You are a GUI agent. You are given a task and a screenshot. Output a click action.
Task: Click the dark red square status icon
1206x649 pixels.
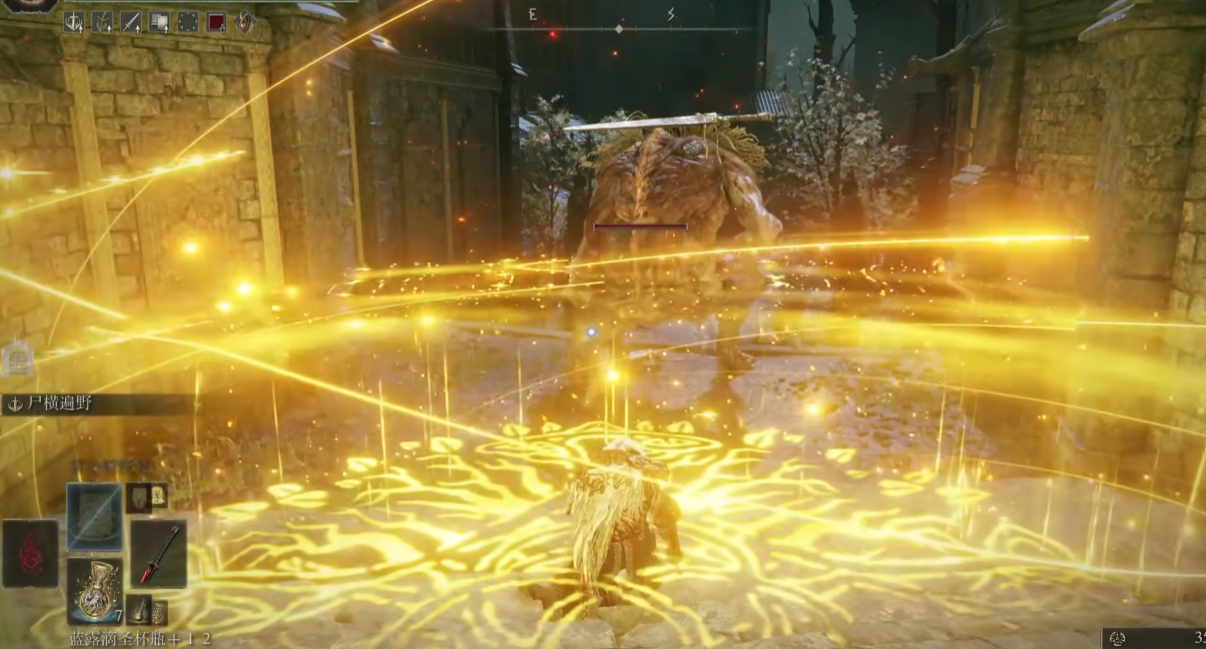point(216,21)
